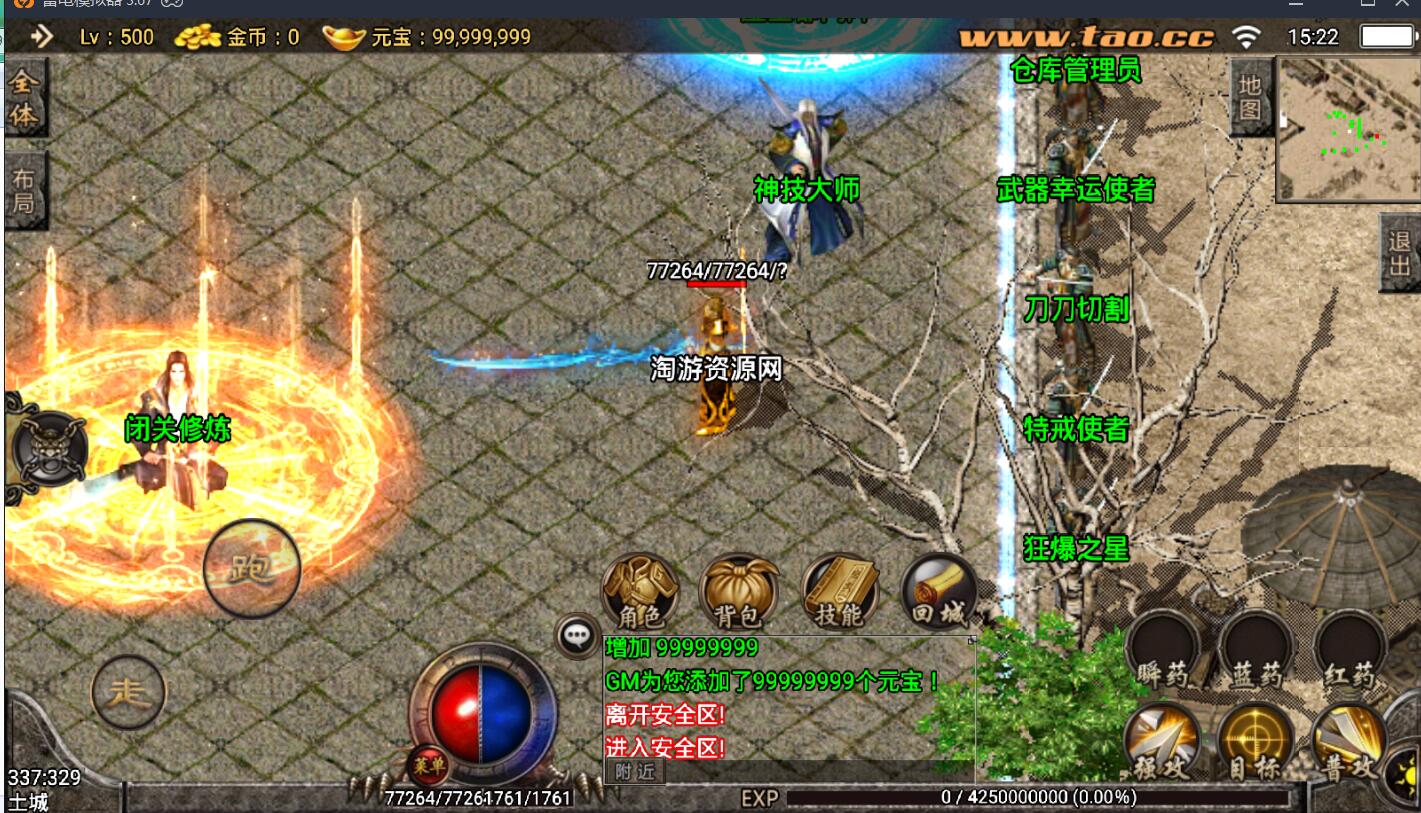
Task: Select the 全体 button
Action: (x=24, y=99)
